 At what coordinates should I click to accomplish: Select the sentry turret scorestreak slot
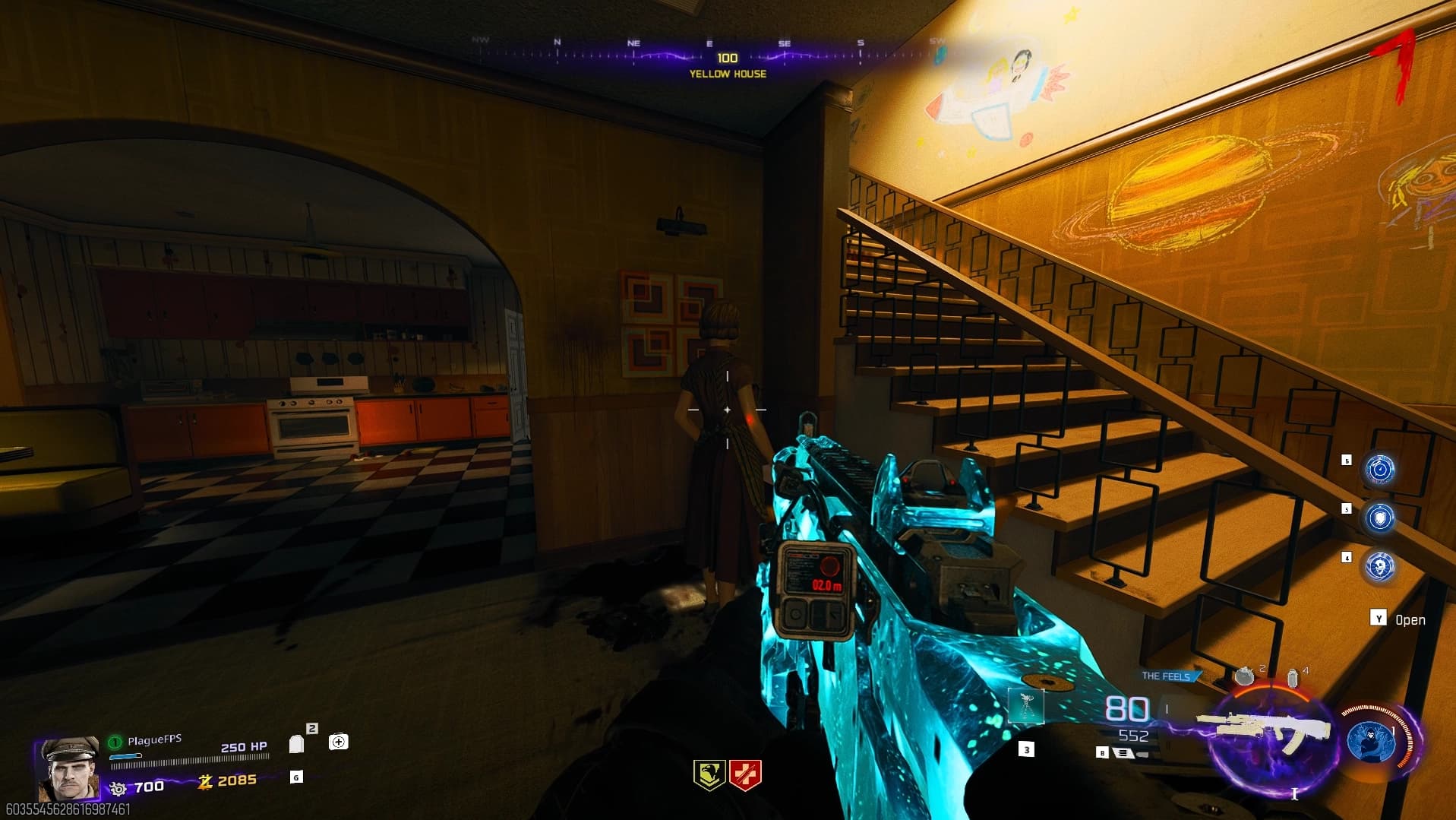tap(1026, 706)
